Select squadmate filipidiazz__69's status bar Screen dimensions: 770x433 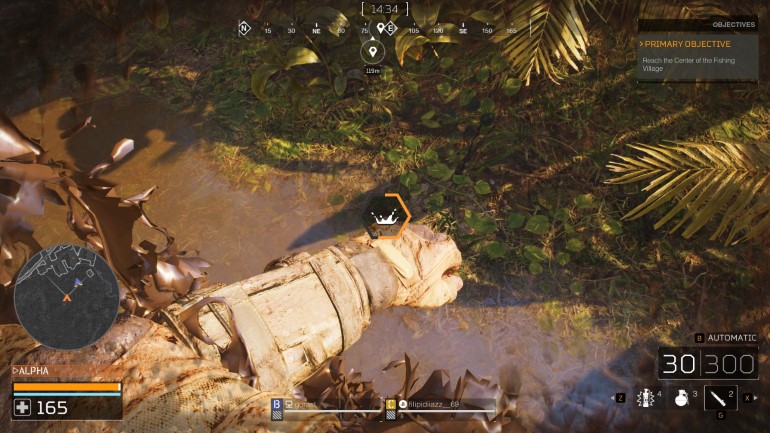click(441, 405)
